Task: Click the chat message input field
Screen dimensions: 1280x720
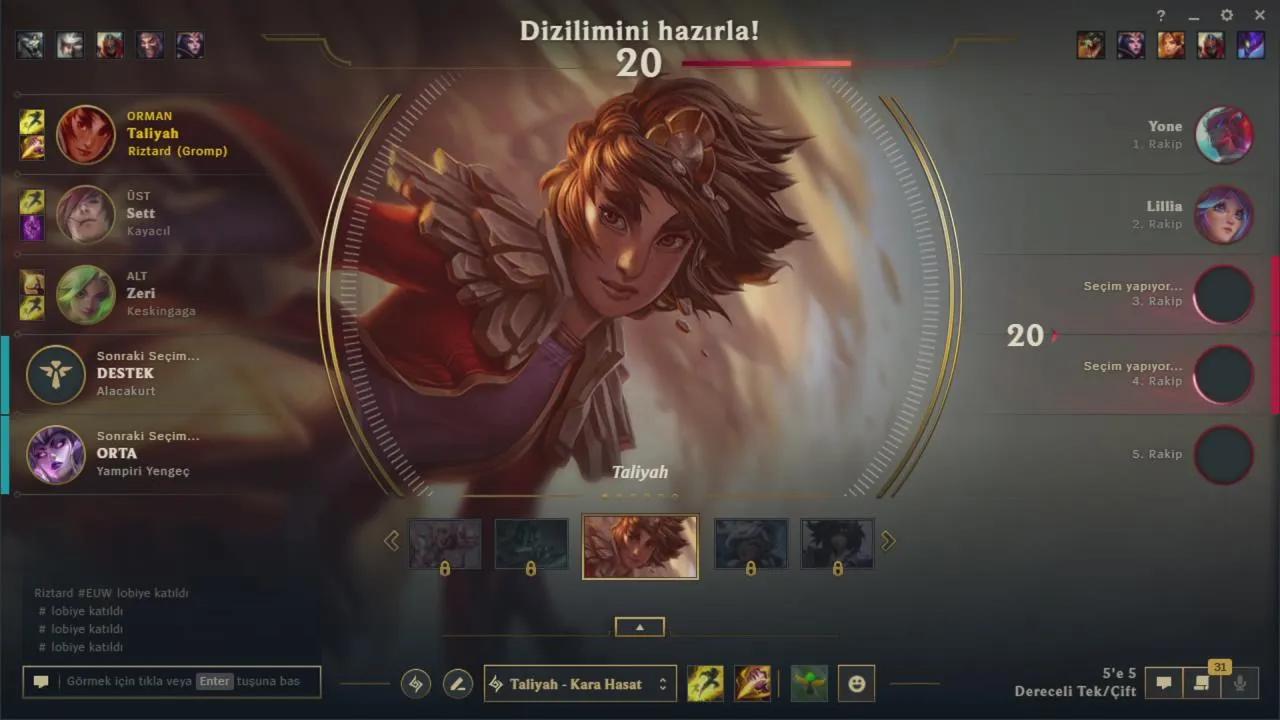Action: point(170,681)
